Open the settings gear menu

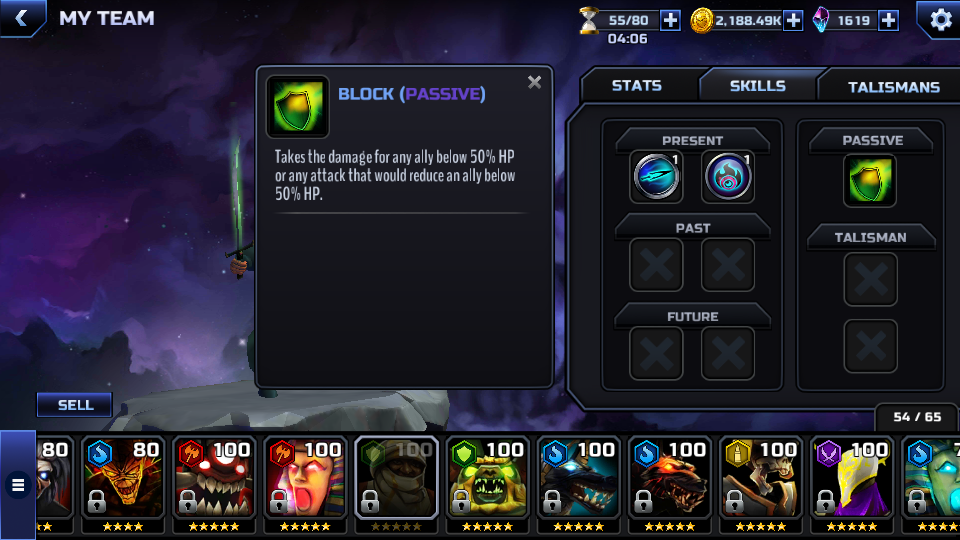(x=940, y=19)
